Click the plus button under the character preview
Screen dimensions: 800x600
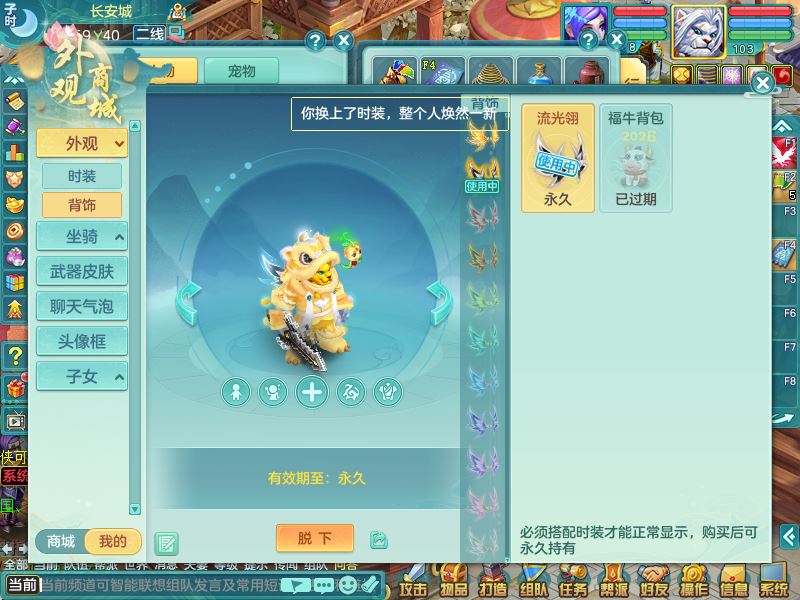pos(312,392)
